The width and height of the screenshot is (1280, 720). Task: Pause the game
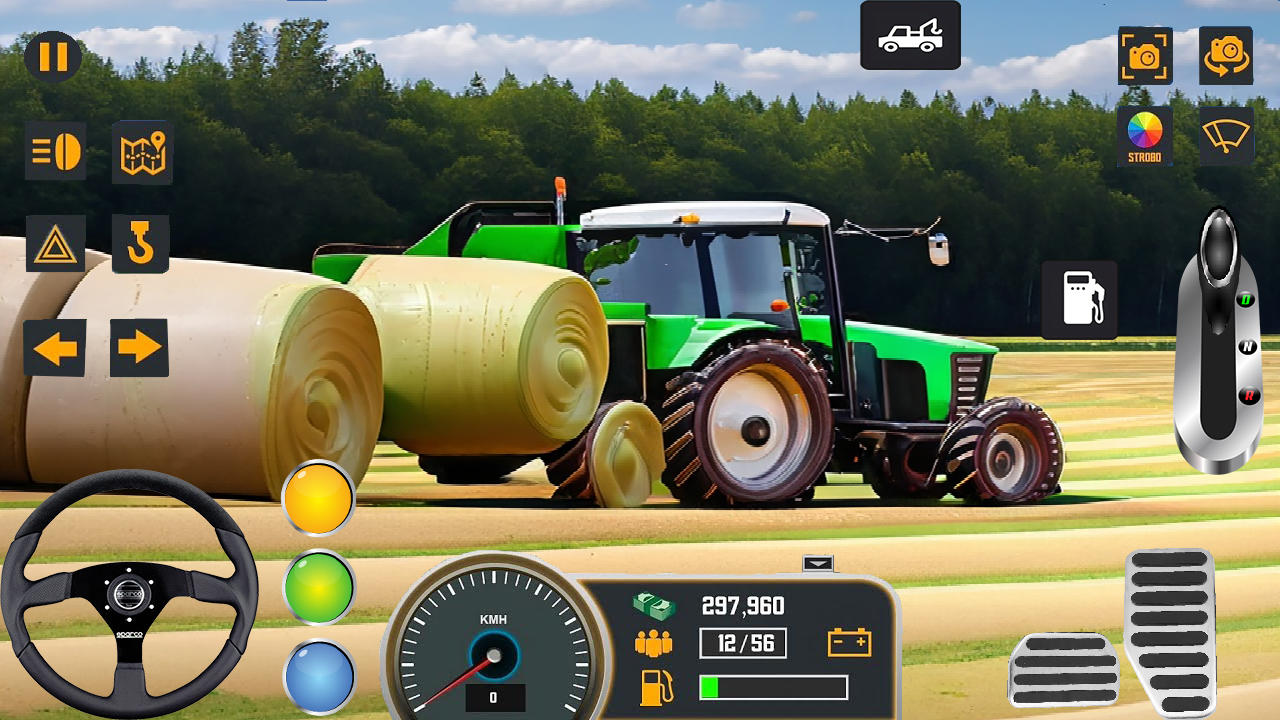coord(55,55)
